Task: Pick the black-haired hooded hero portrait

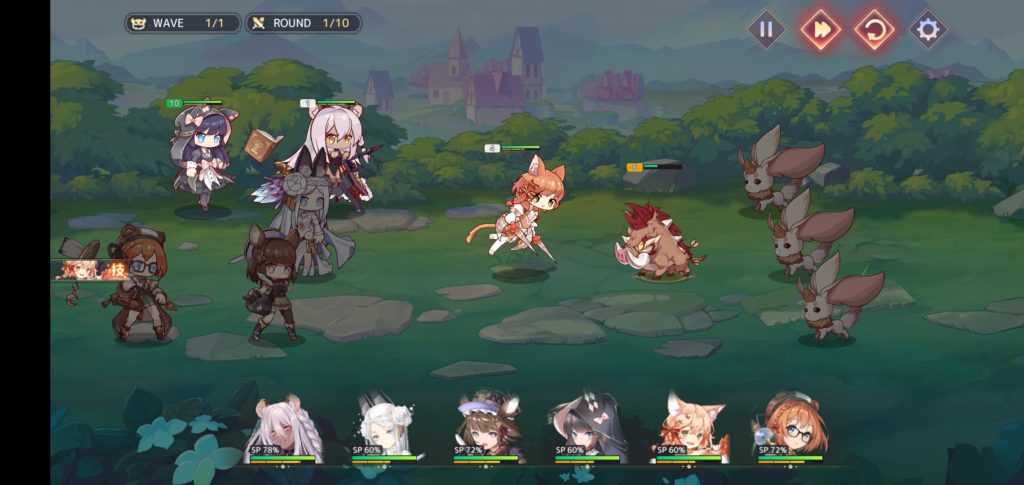Action: pos(588,430)
